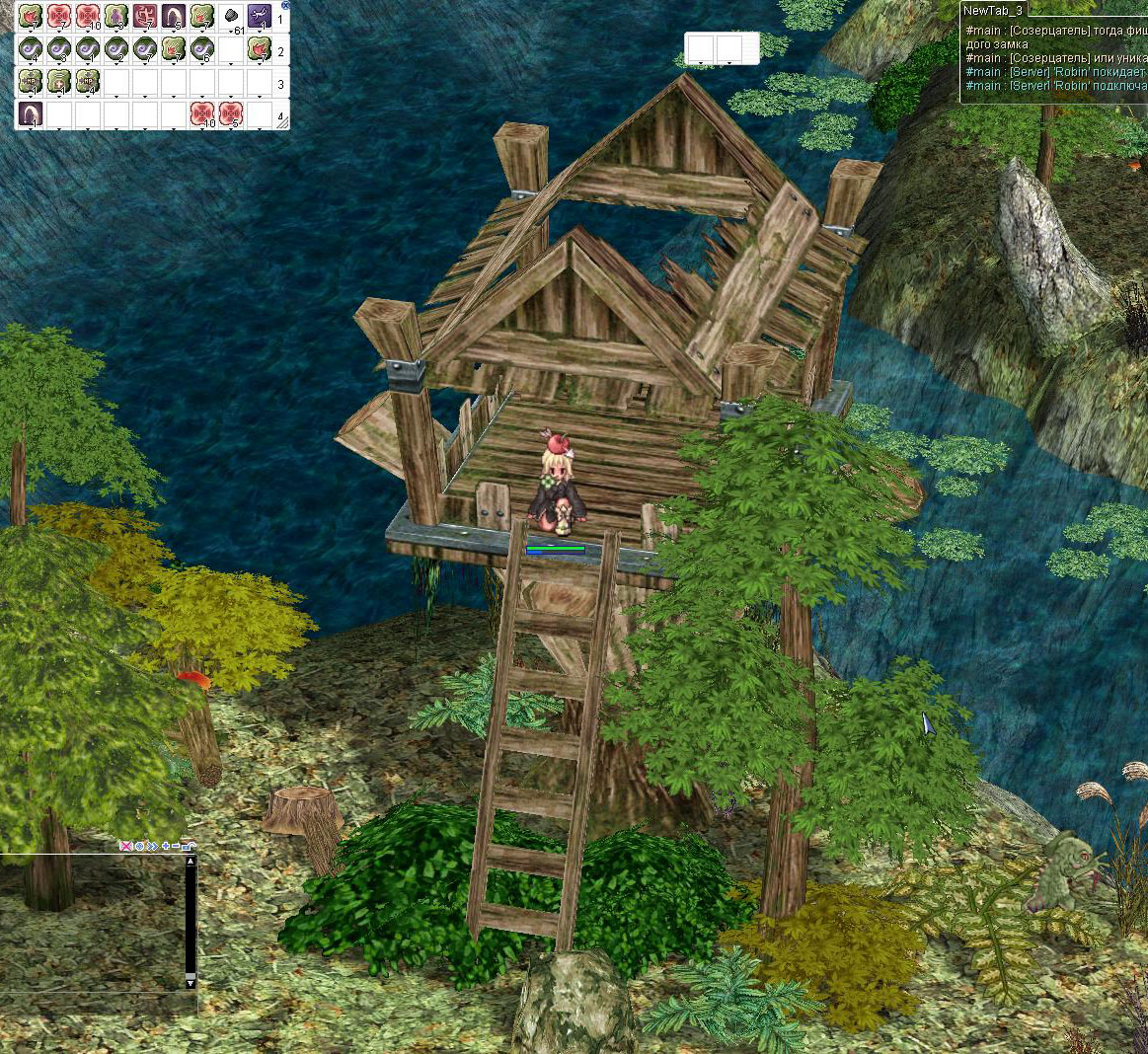This screenshot has width=1148, height=1054.
Task: Cast the maroon rune glyph skill
Action: point(145,17)
